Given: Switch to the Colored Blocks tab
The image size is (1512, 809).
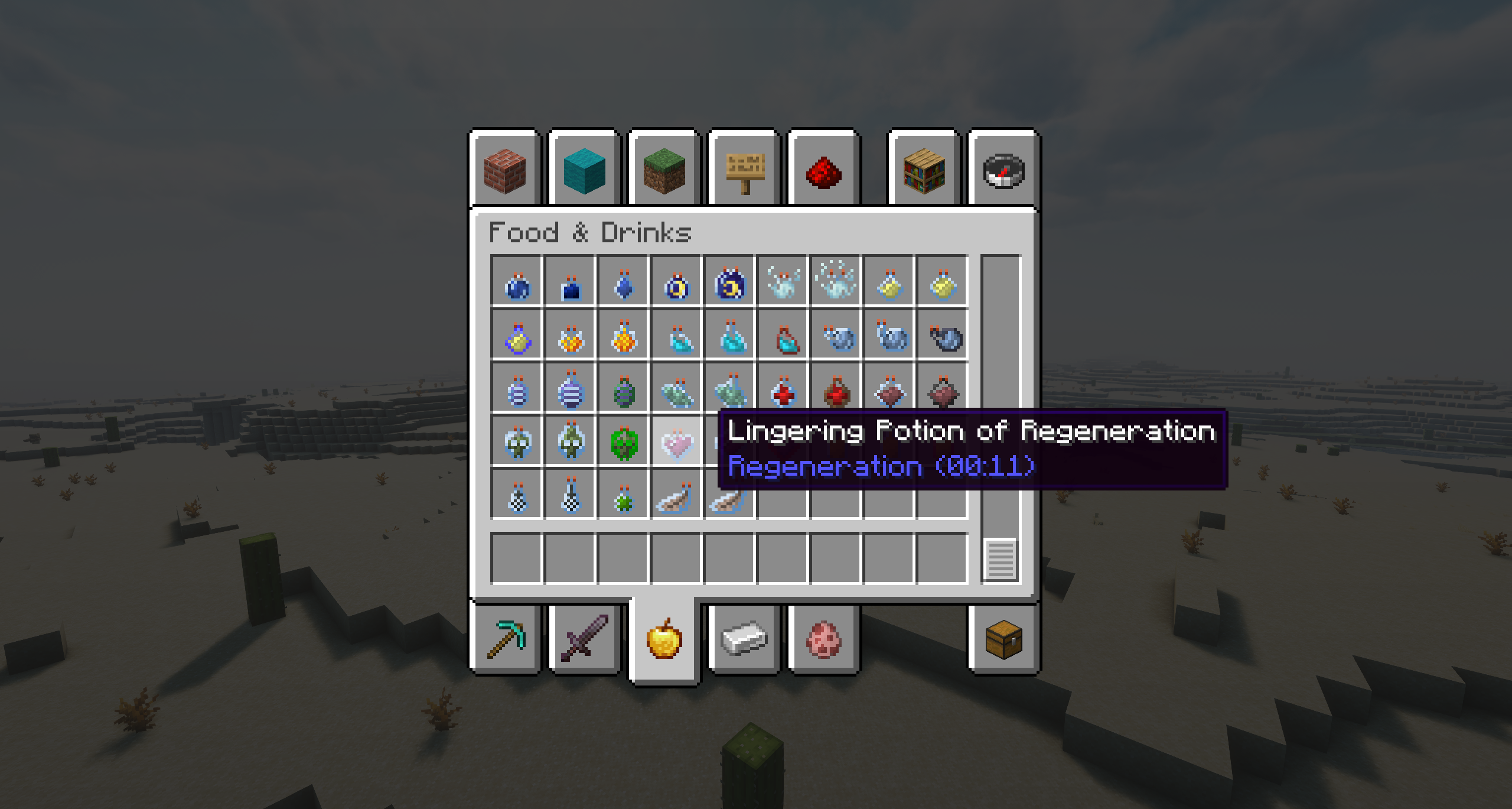Looking at the screenshot, I should pos(583,171).
